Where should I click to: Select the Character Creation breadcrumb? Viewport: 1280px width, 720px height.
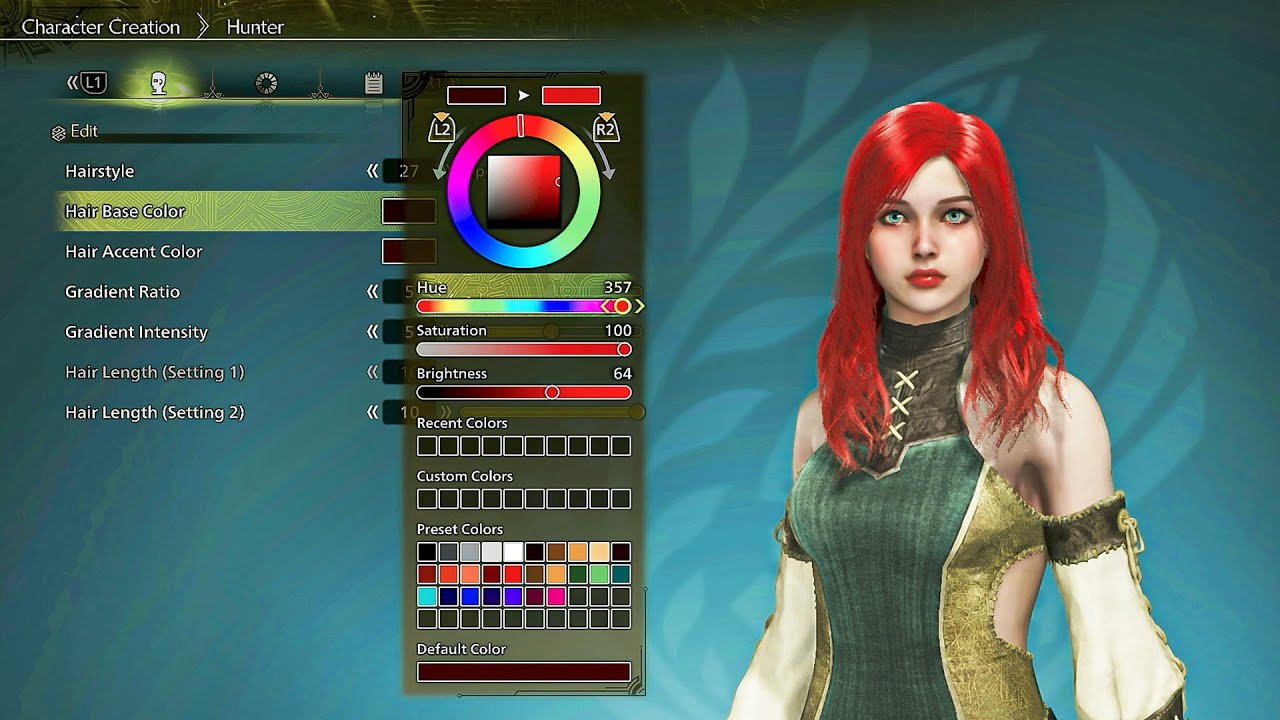(x=100, y=27)
